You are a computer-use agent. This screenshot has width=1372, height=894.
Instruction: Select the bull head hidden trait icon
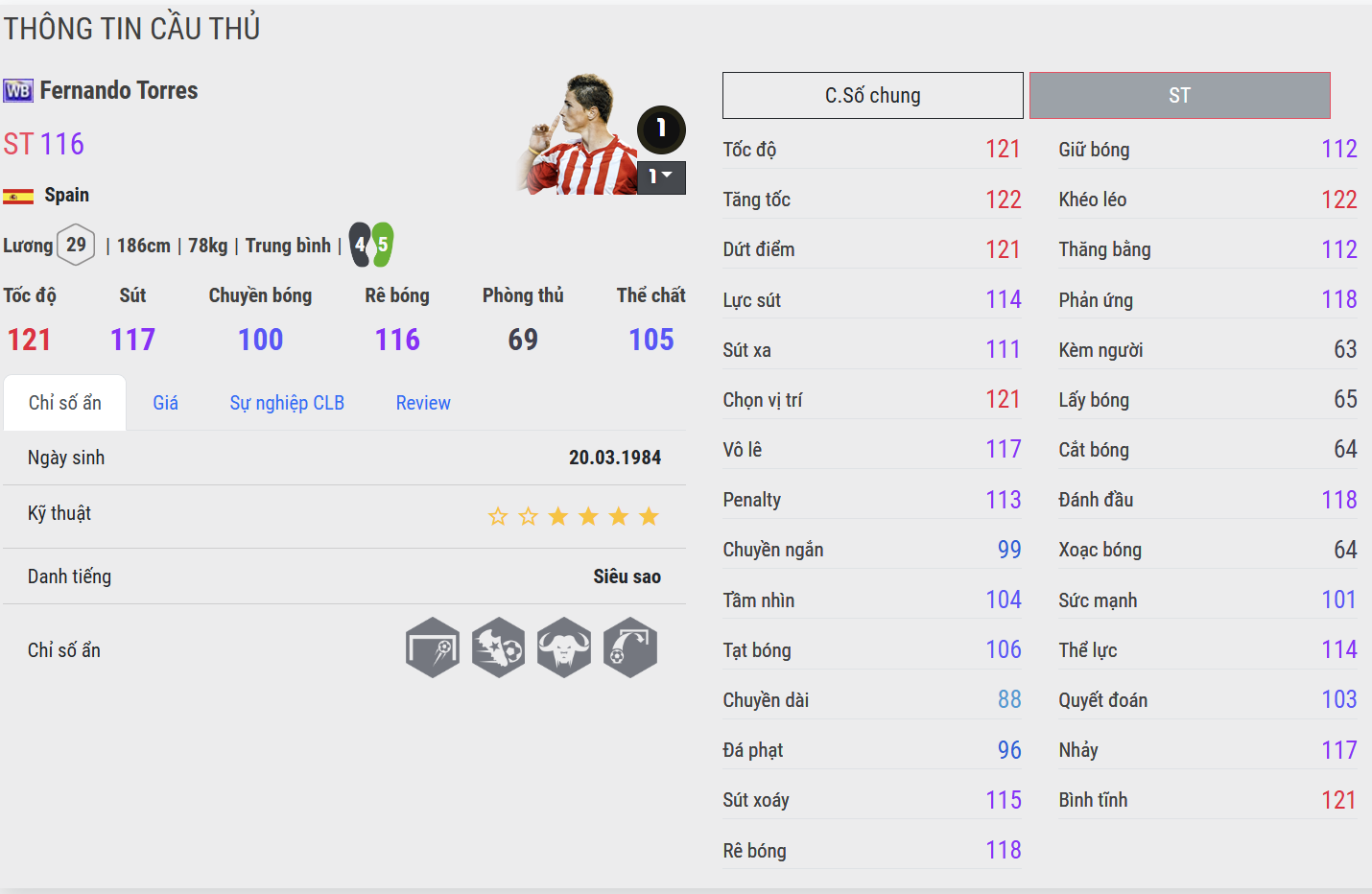(x=564, y=647)
